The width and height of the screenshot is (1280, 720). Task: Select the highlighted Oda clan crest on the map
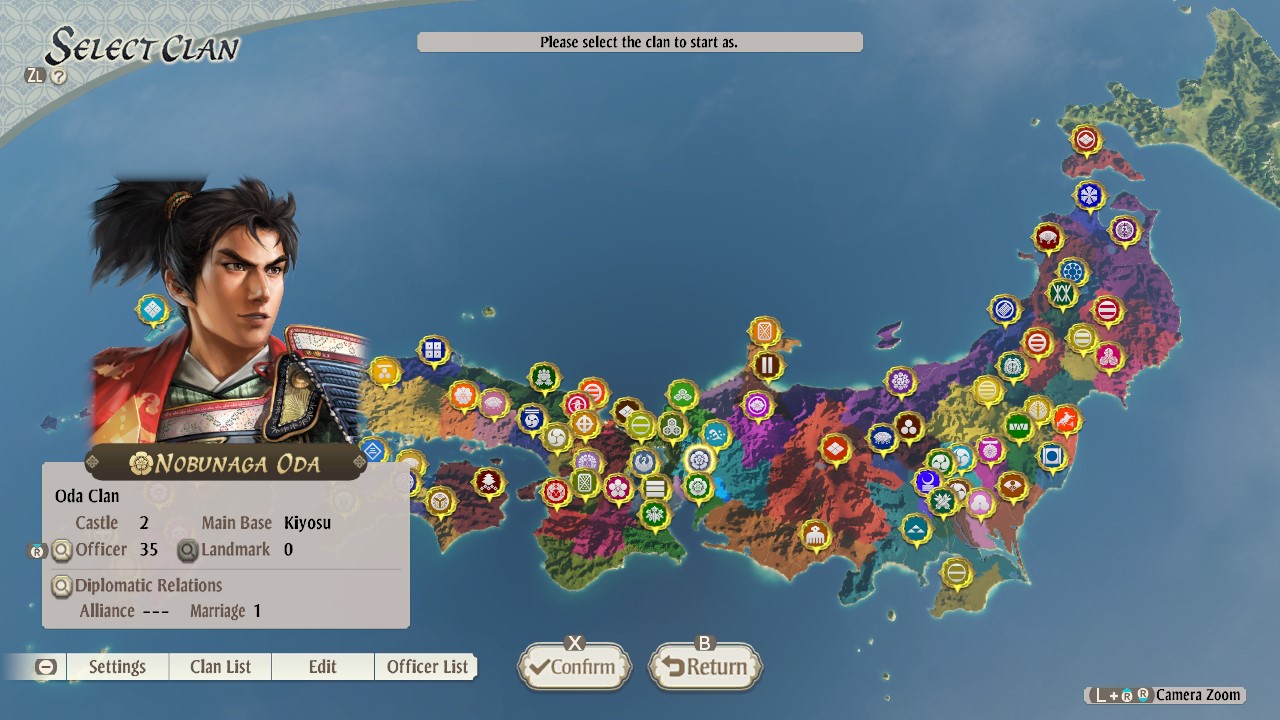[x=699, y=459]
